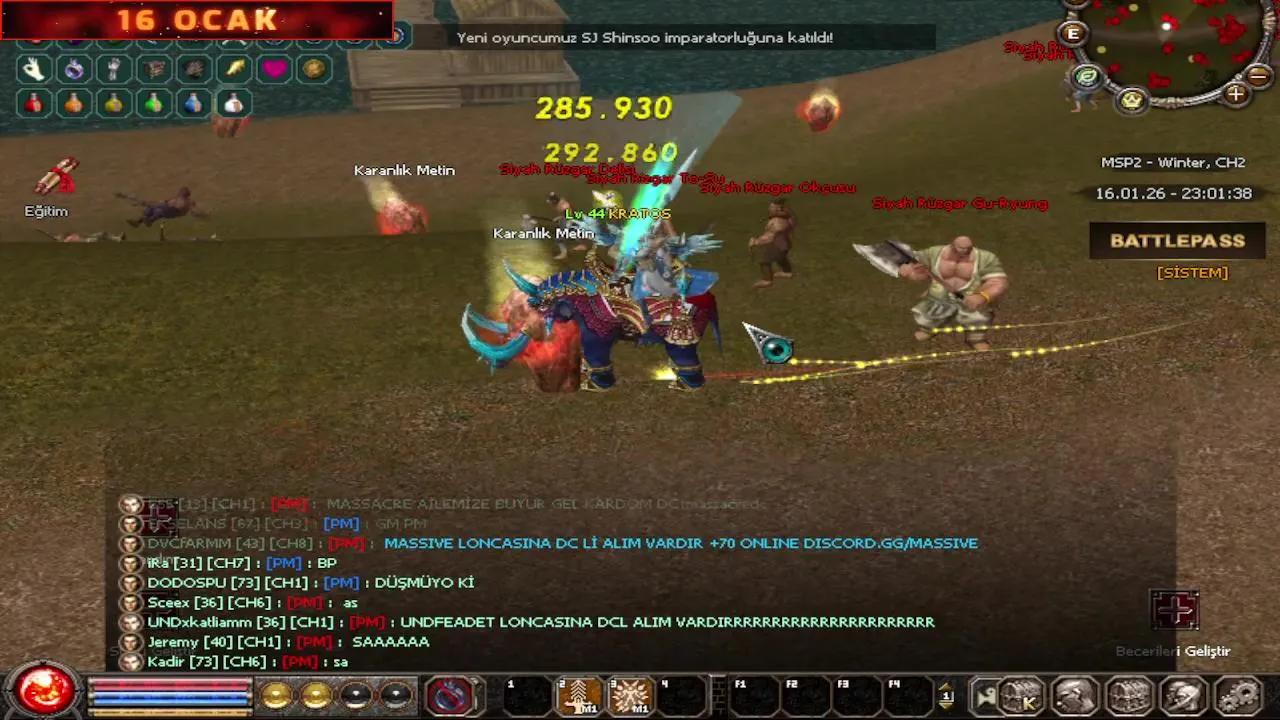Open the character window icon on bottom bar
The width and height of the screenshot is (1280, 720).
(x=1073, y=694)
